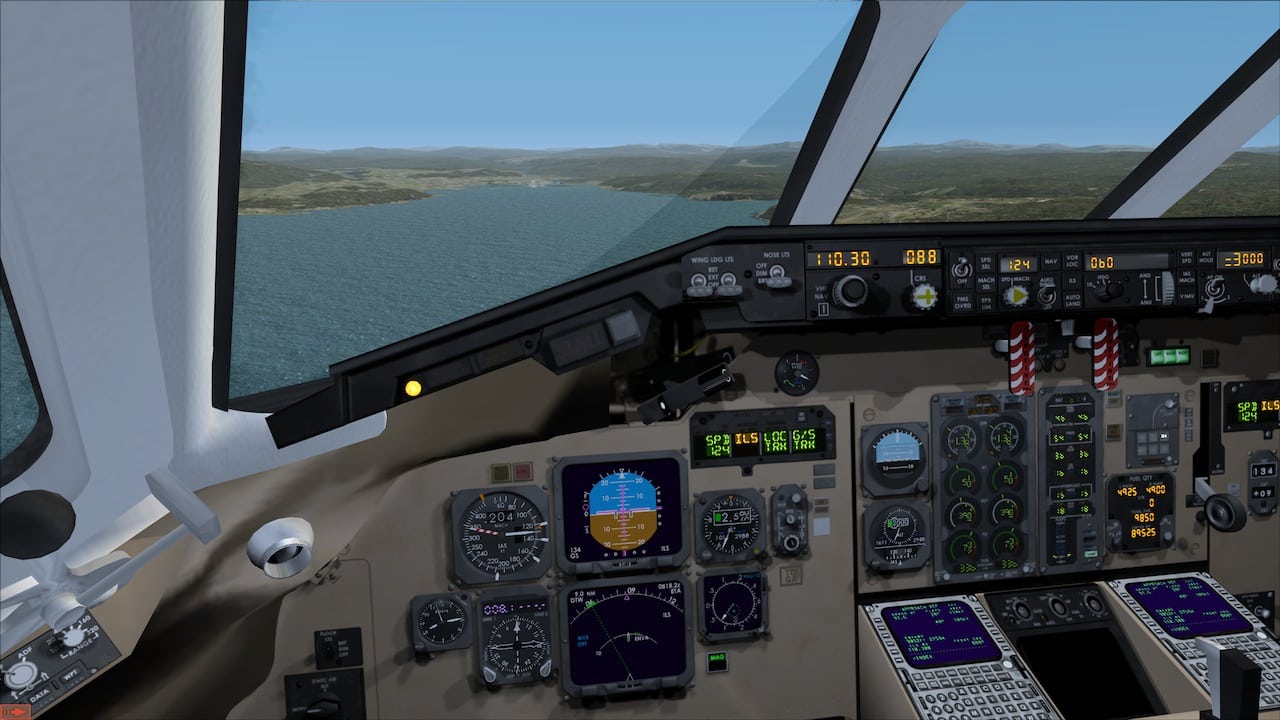Engage the ALT HOLD button

[1208, 260]
